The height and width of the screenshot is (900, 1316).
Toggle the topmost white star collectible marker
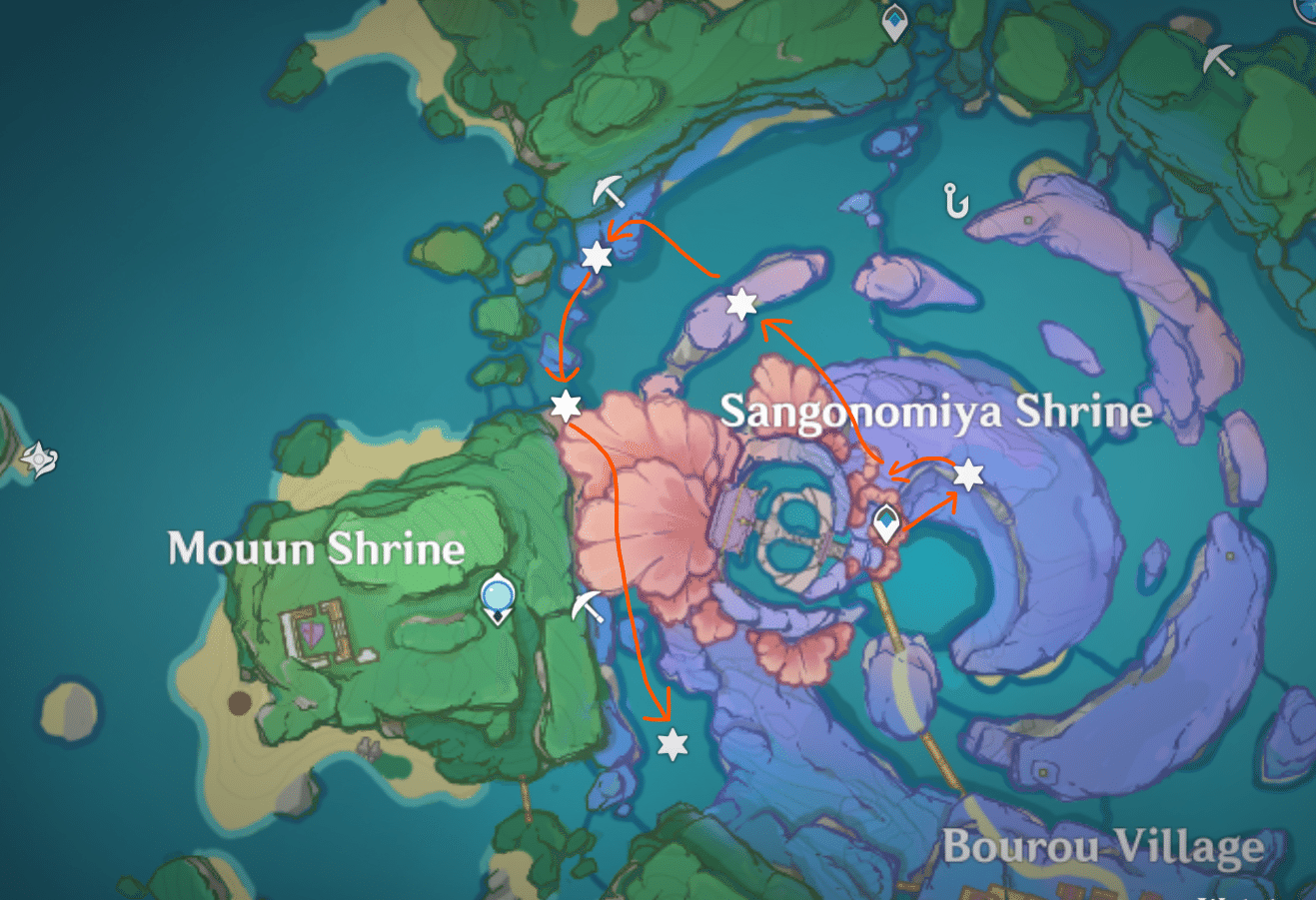coord(595,258)
